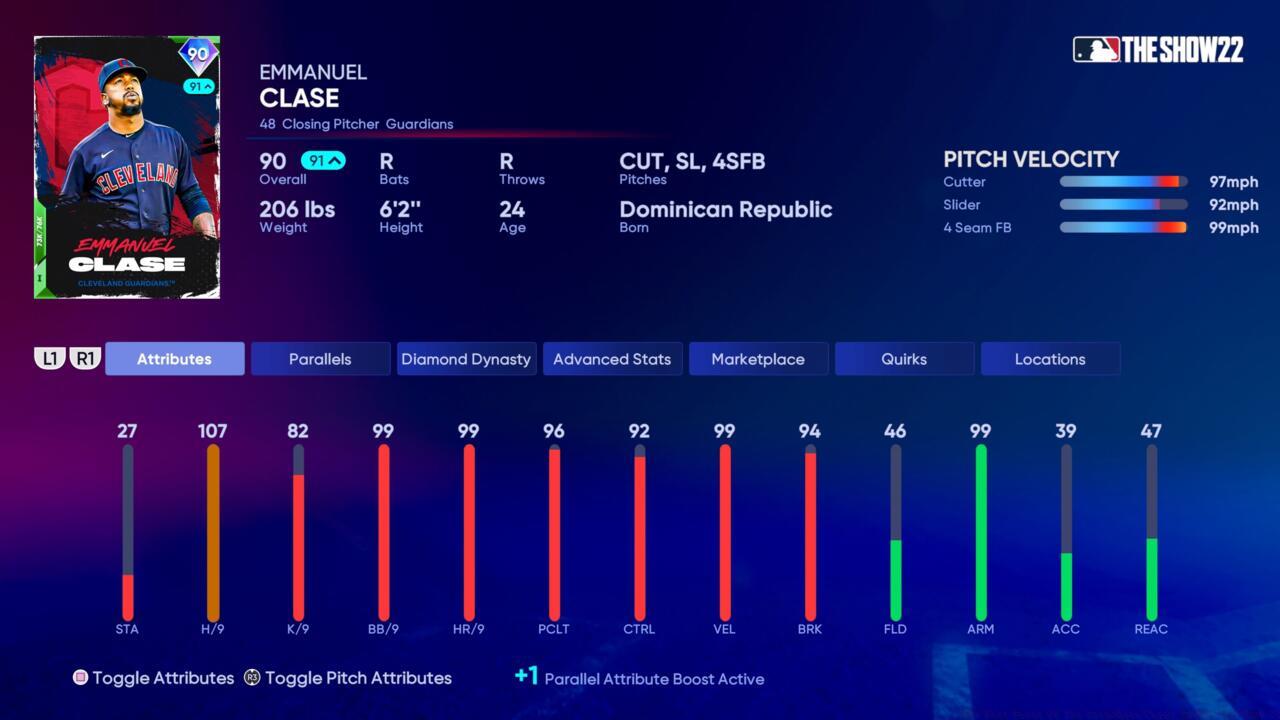Viewport: 1280px width, 720px height.
Task: Select the Emmanuel Clase player card
Action: [127, 167]
